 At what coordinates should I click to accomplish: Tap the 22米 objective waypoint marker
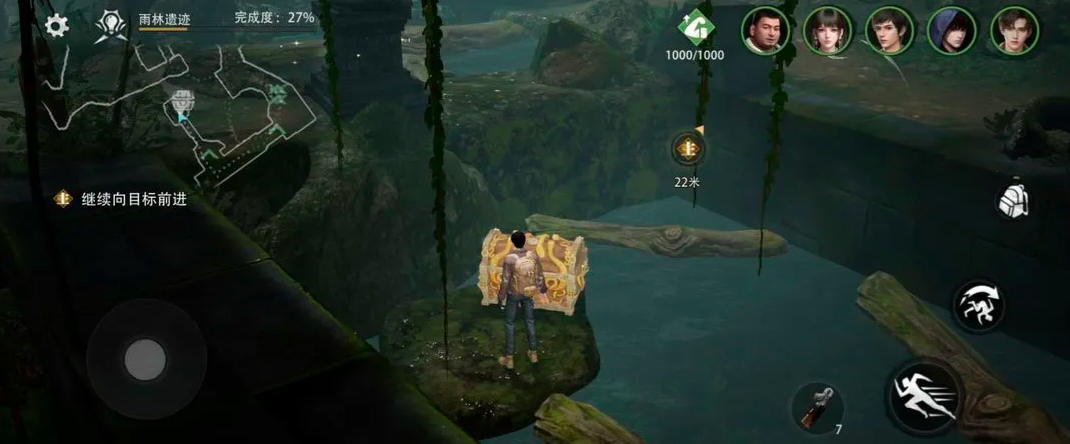687,149
